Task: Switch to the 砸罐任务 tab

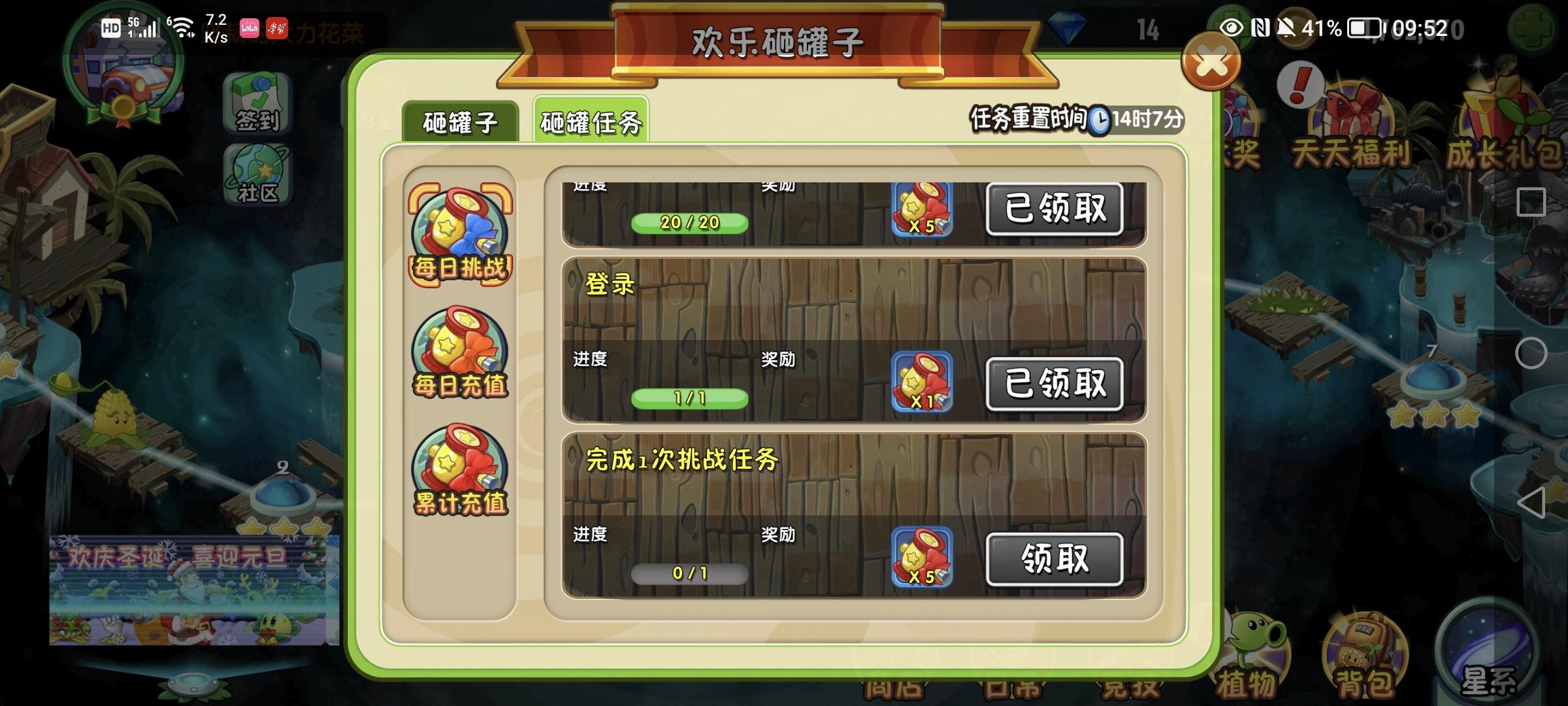Action: (591, 120)
